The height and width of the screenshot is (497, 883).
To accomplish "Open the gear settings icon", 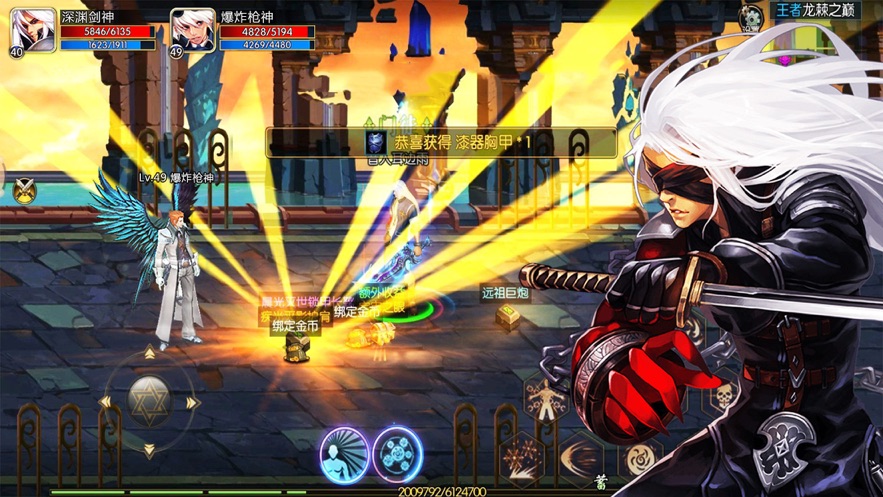I will tap(750, 17).
